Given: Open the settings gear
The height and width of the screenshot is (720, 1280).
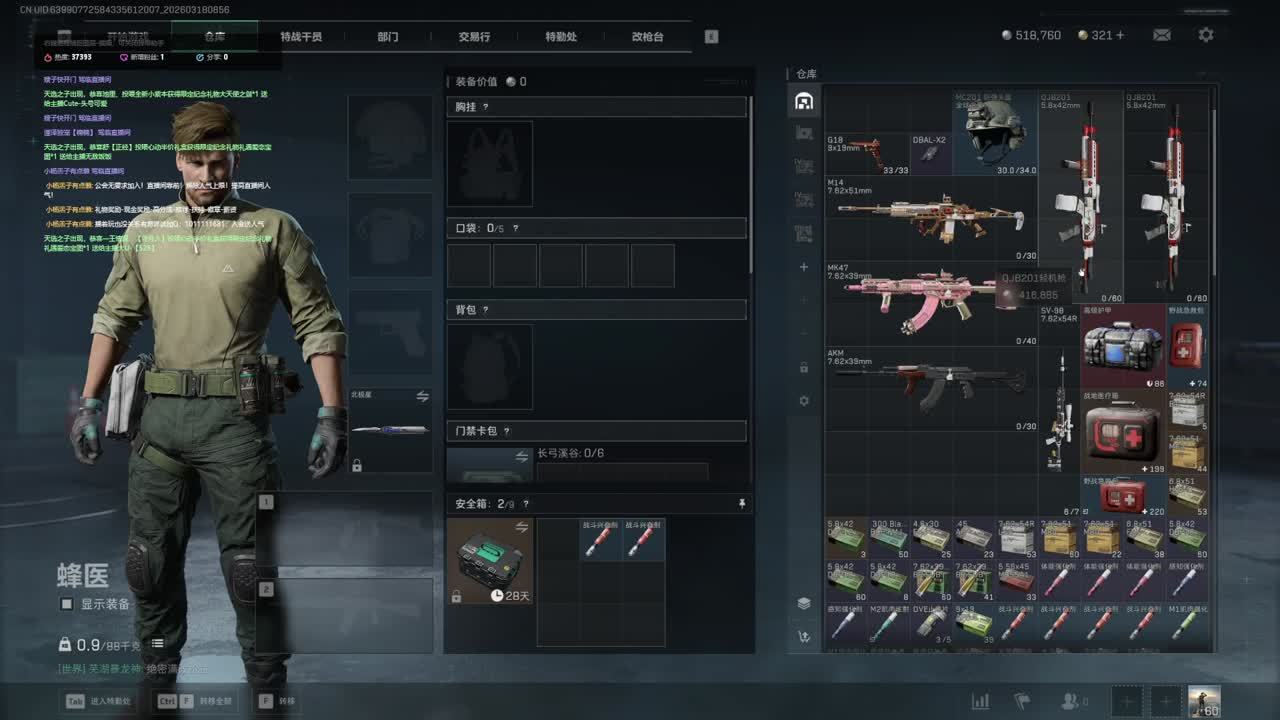Looking at the screenshot, I should pos(1206,35).
